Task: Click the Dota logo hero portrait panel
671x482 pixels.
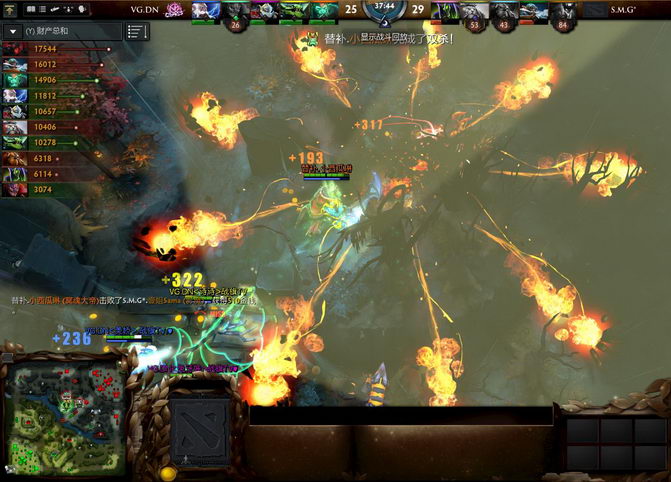Action: 201,427
